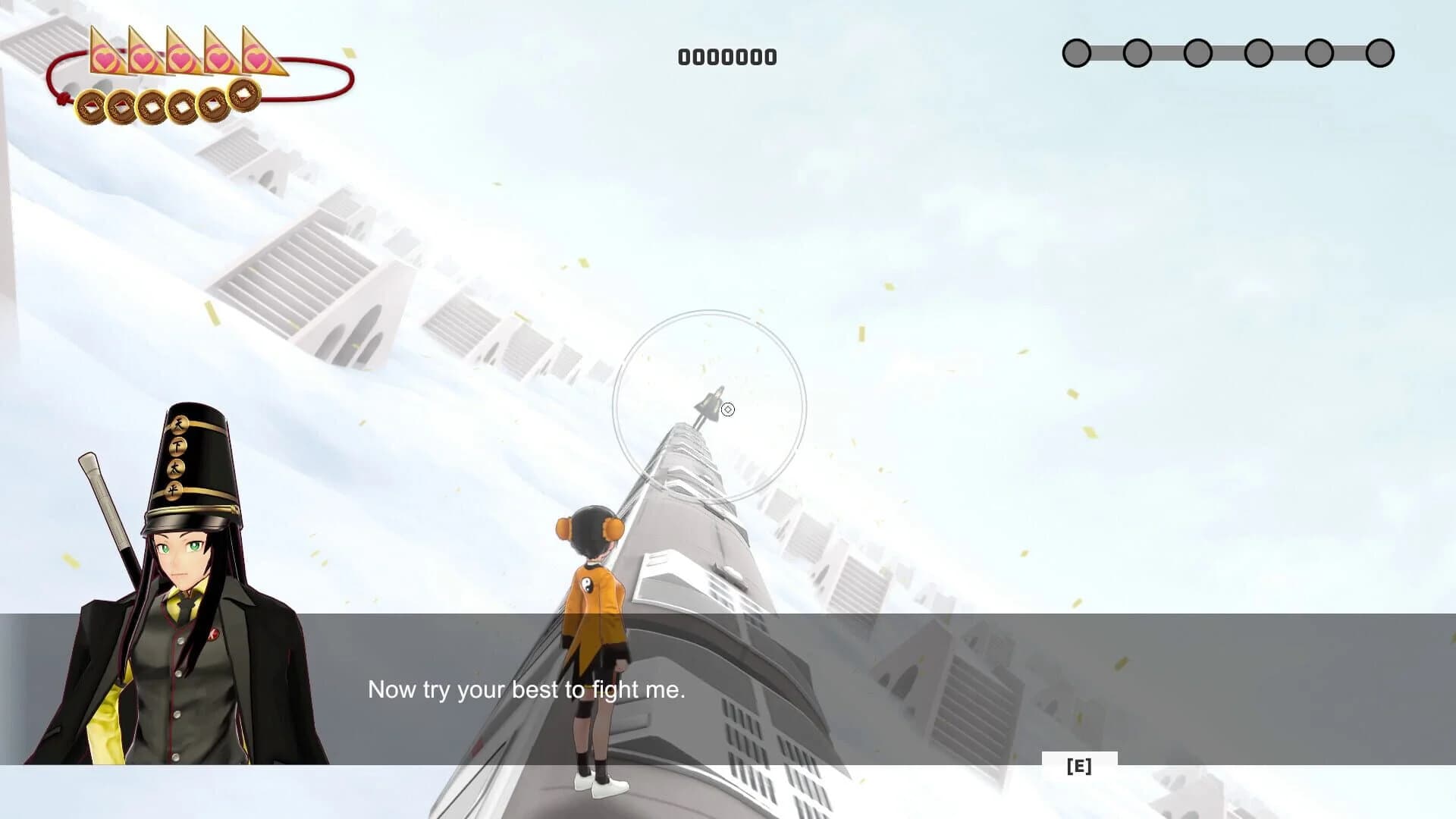Viewport: 1456px width, 819px height.
Task: Click the yin-yang emblem on the orange jacket
Action: [x=588, y=584]
